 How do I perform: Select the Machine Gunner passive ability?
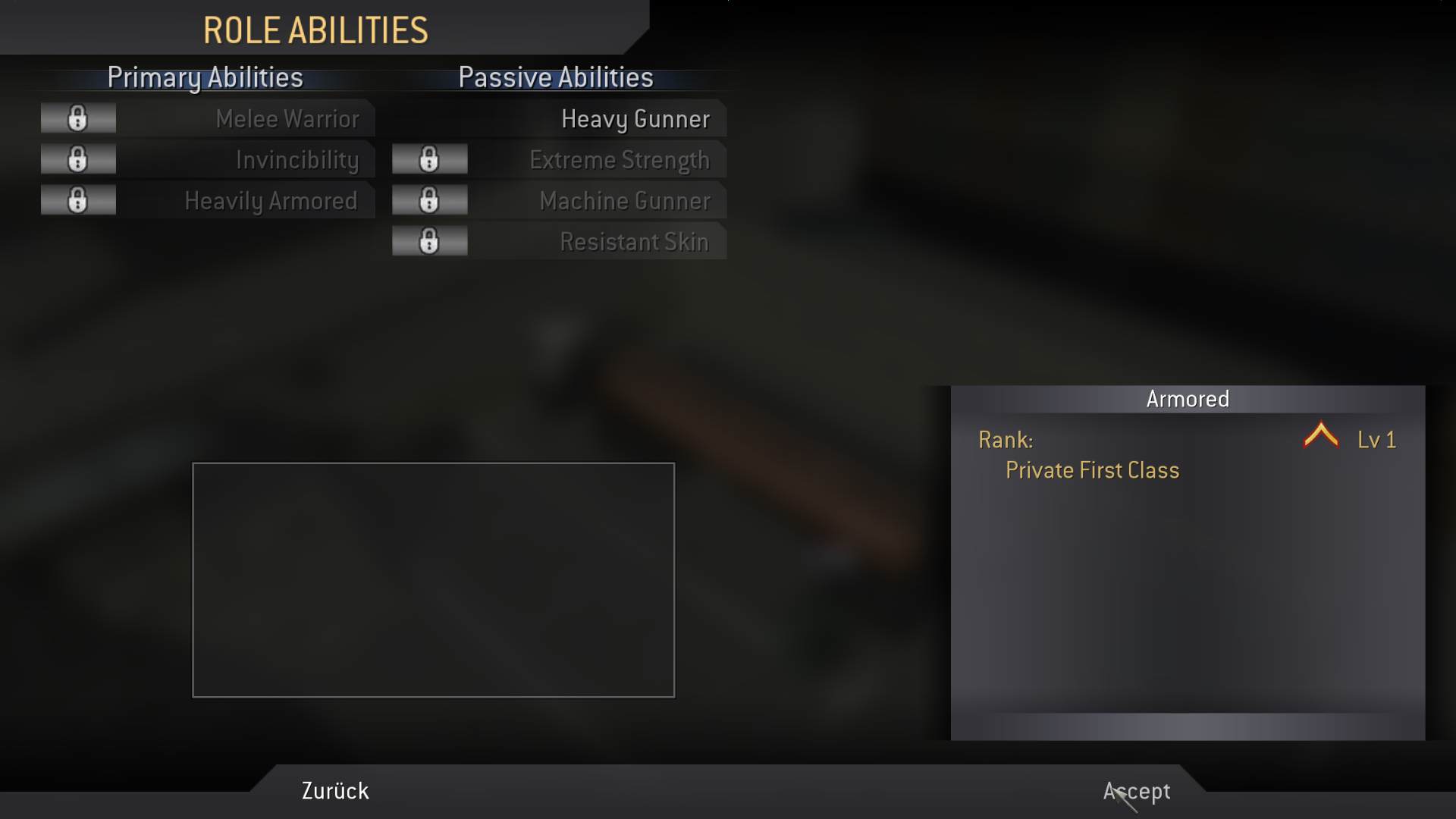pyautogui.click(x=624, y=201)
